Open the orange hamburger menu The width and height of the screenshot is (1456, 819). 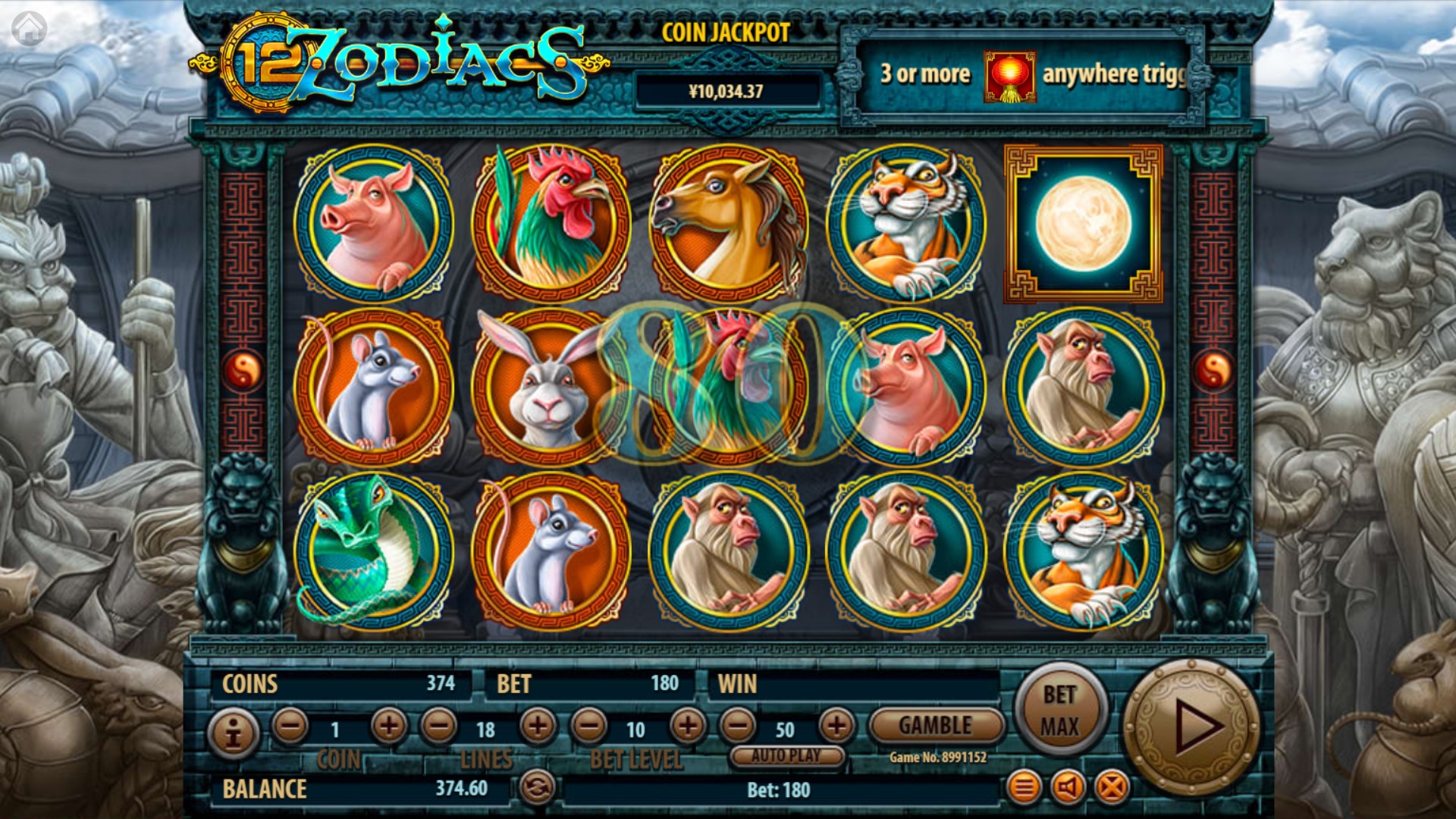pos(1023,788)
